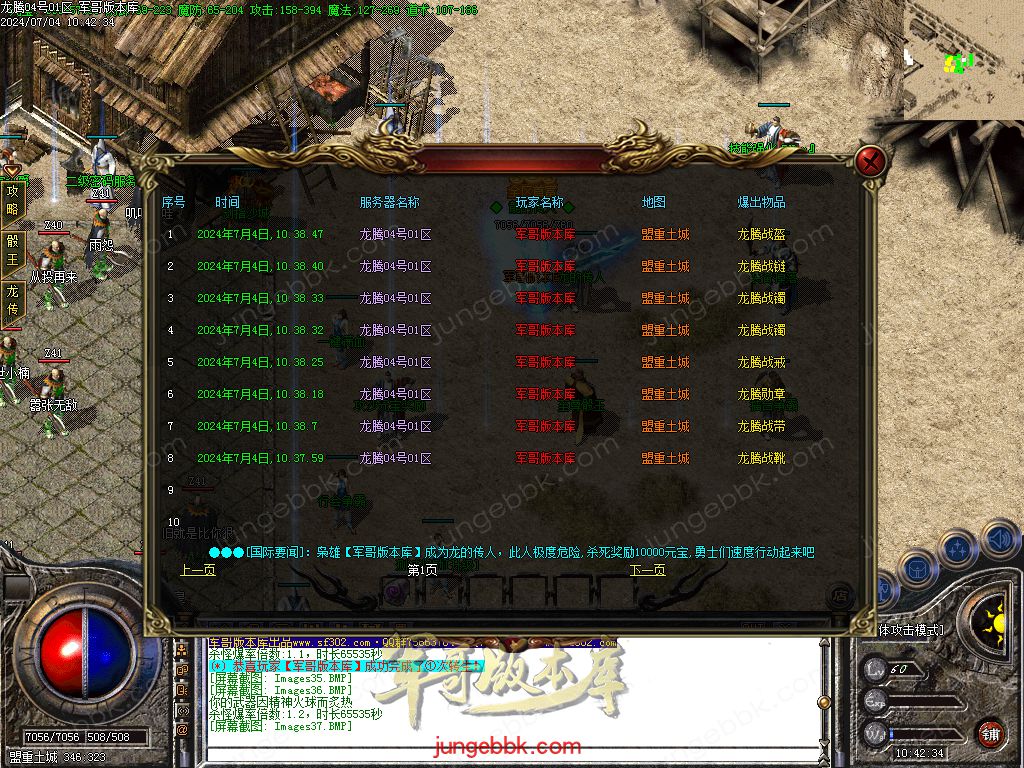Open the 龙传 side tab
This screenshot has height=768, width=1024.
[12, 300]
